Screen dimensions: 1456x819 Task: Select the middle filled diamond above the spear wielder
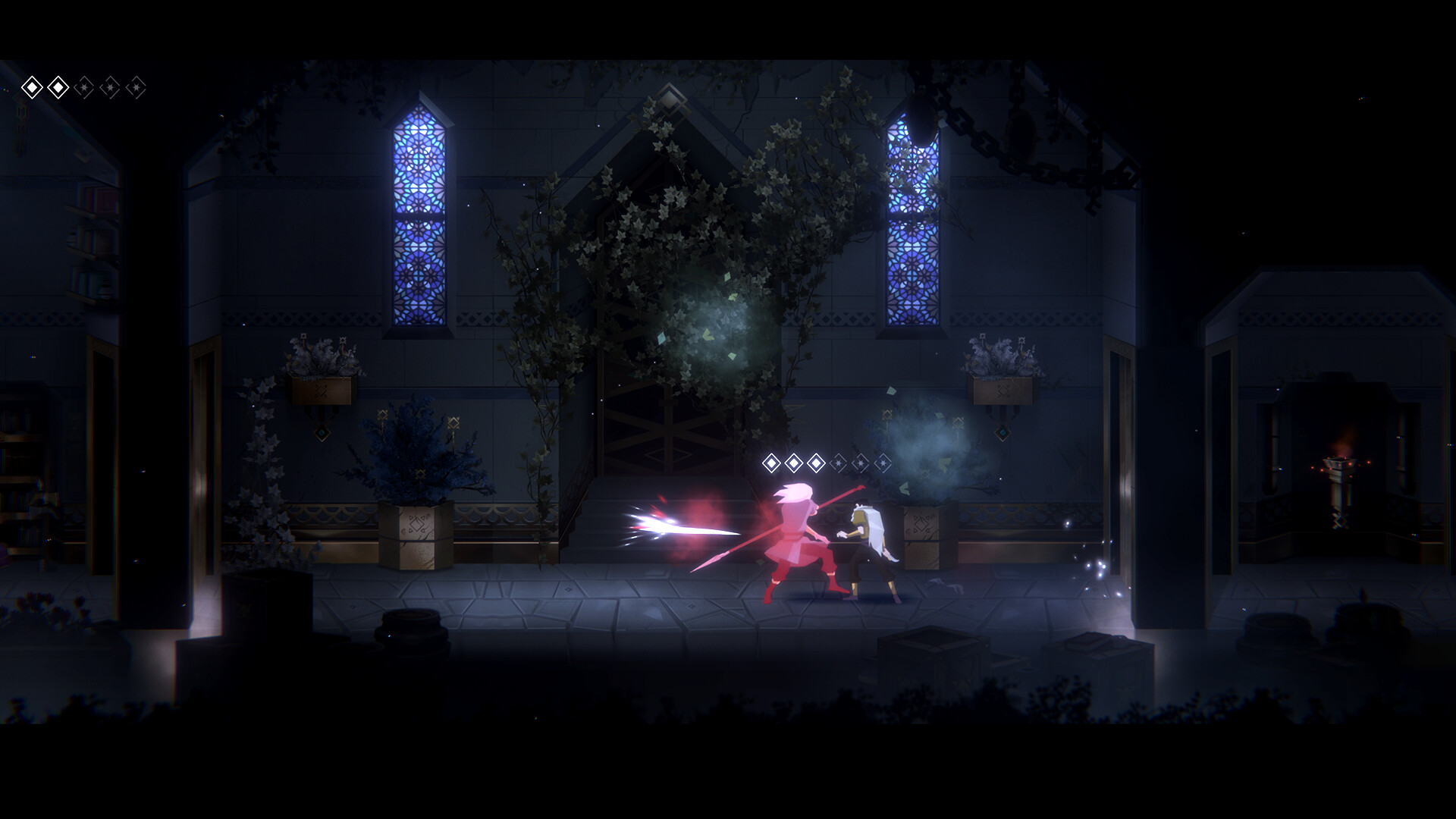[x=793, y=463]
